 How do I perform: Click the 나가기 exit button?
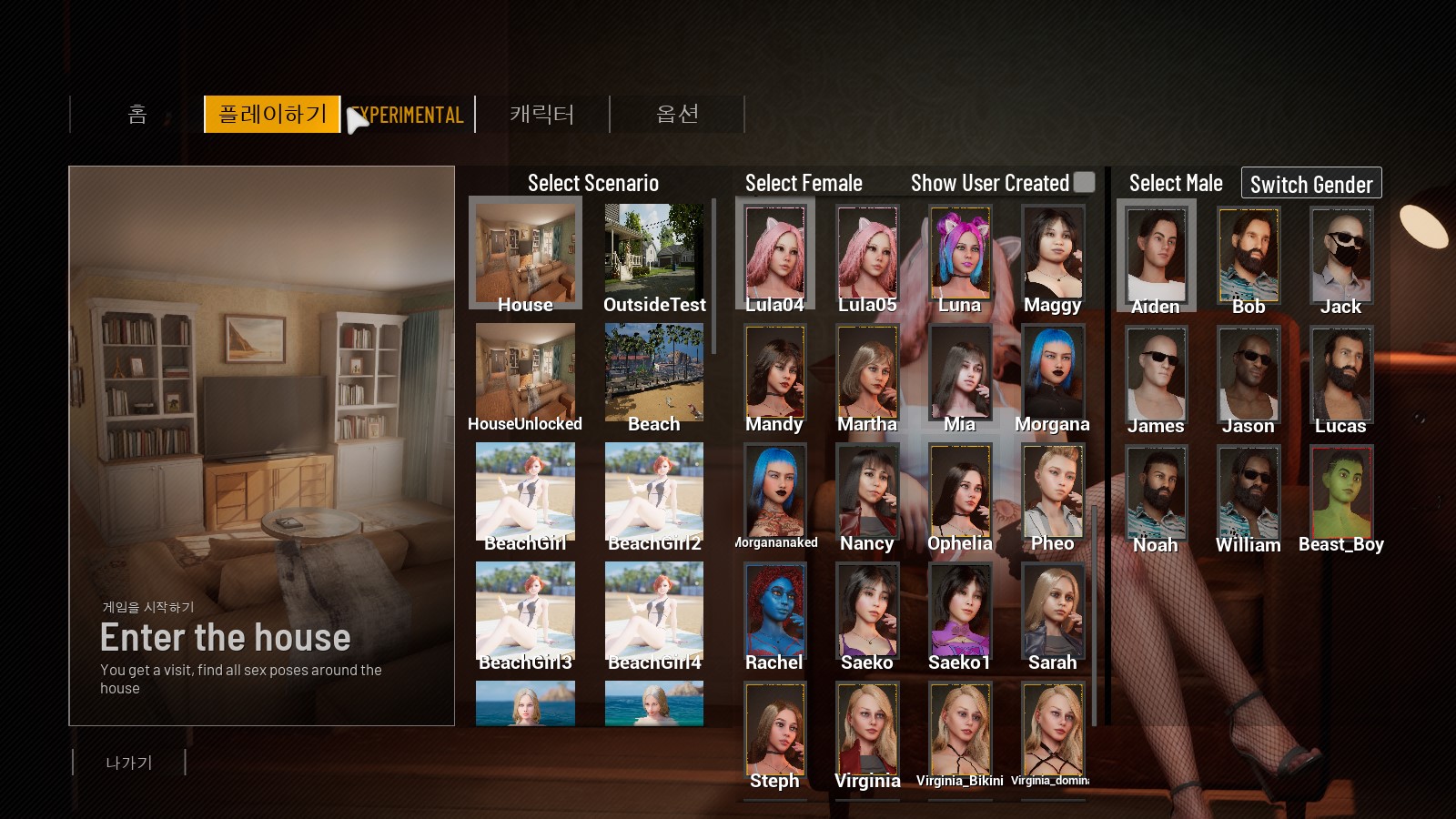pyautogui.click(x=129, y=763)
